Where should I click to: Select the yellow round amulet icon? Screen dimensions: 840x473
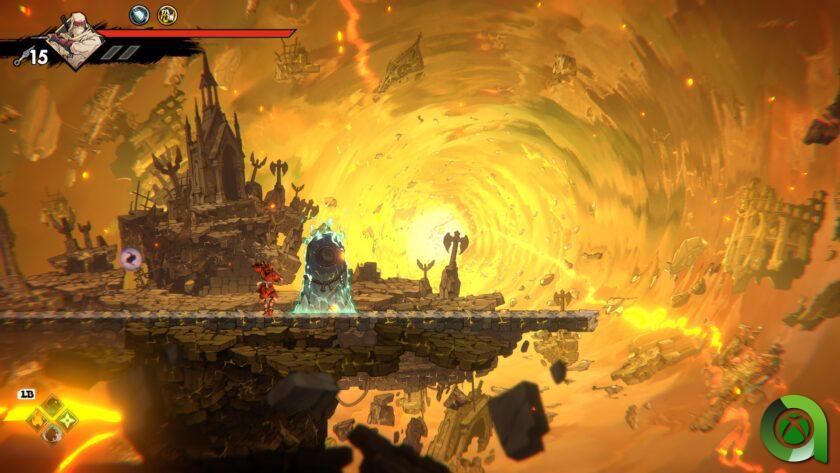(167, 14)
